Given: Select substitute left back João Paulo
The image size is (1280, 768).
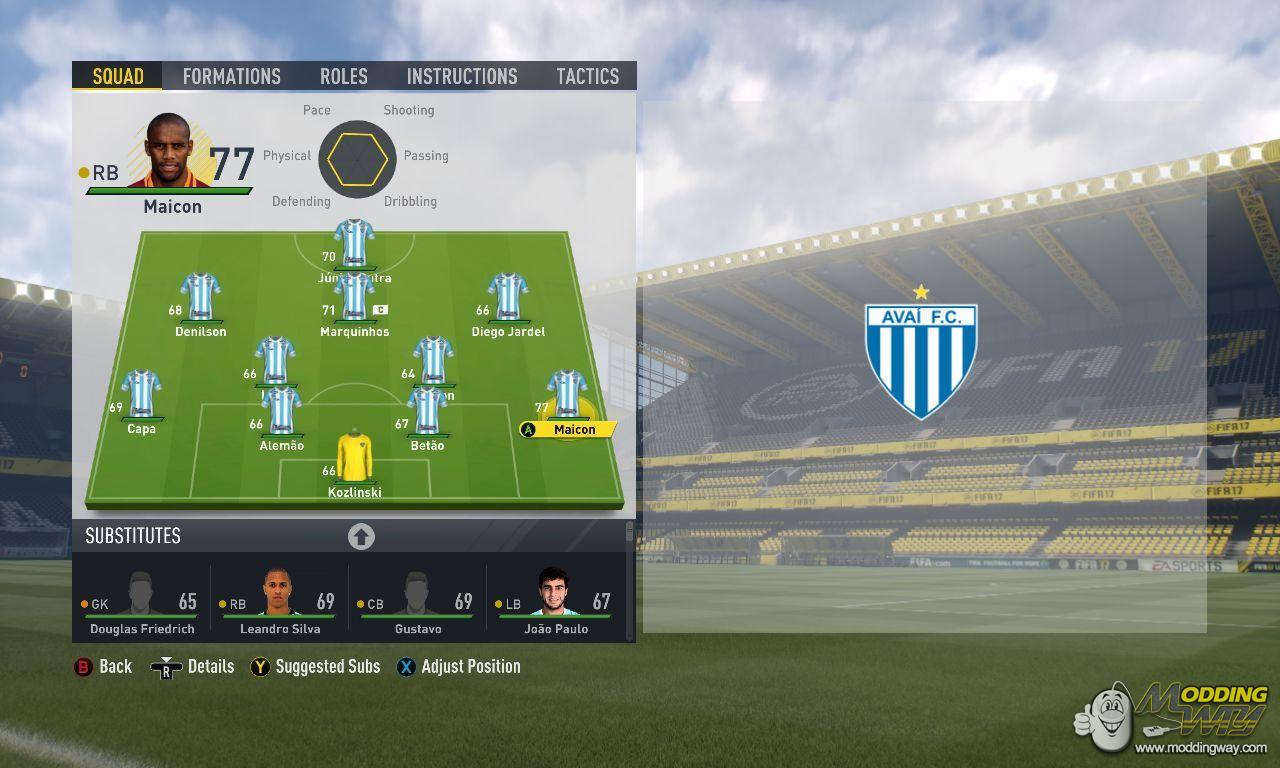Looking at the screenshot, I should (555, 601).
